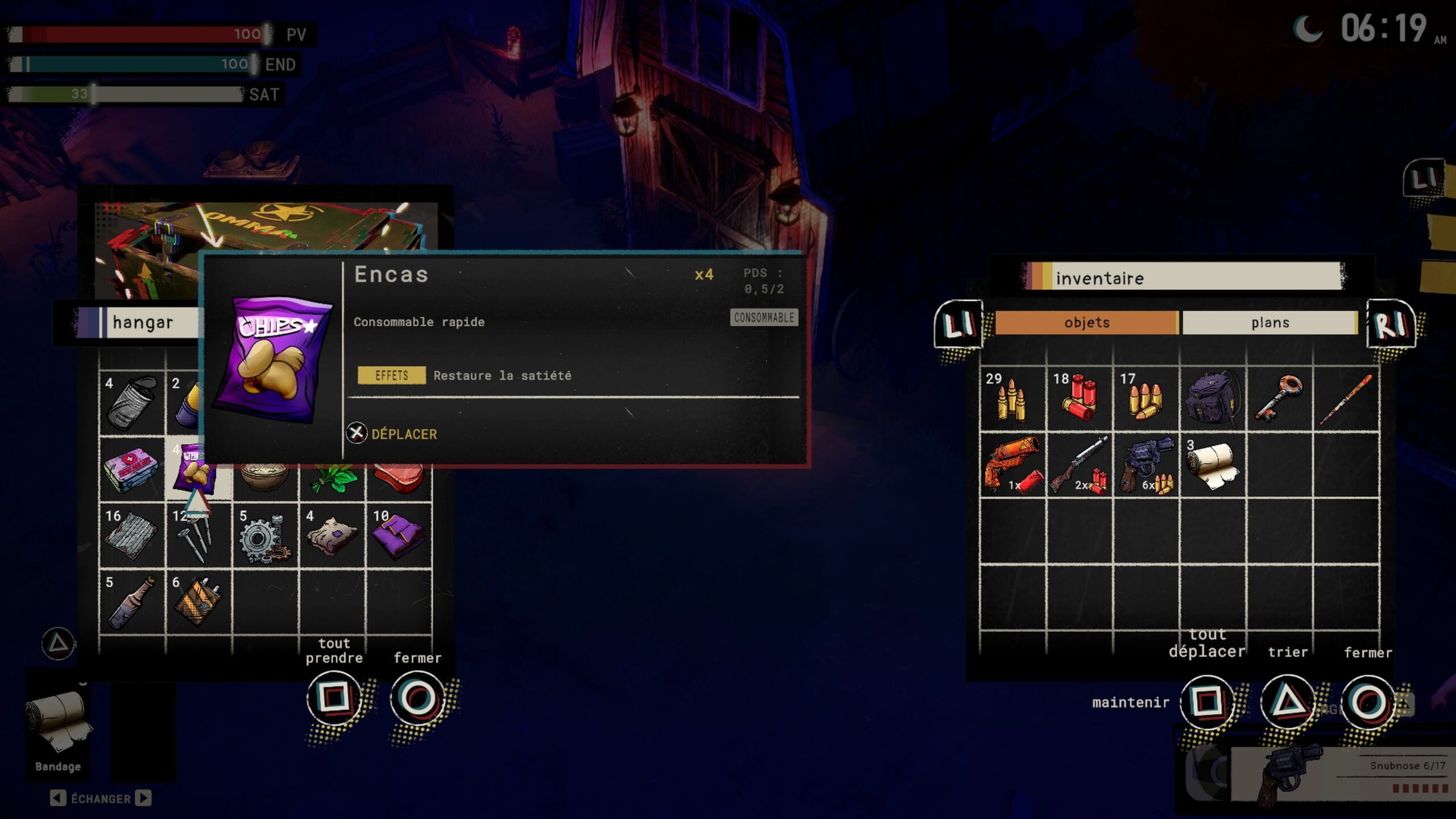Select the glass bottle stack
Image resolution: width=1456 pixels, height=819 pixels.
pos(133,602)
